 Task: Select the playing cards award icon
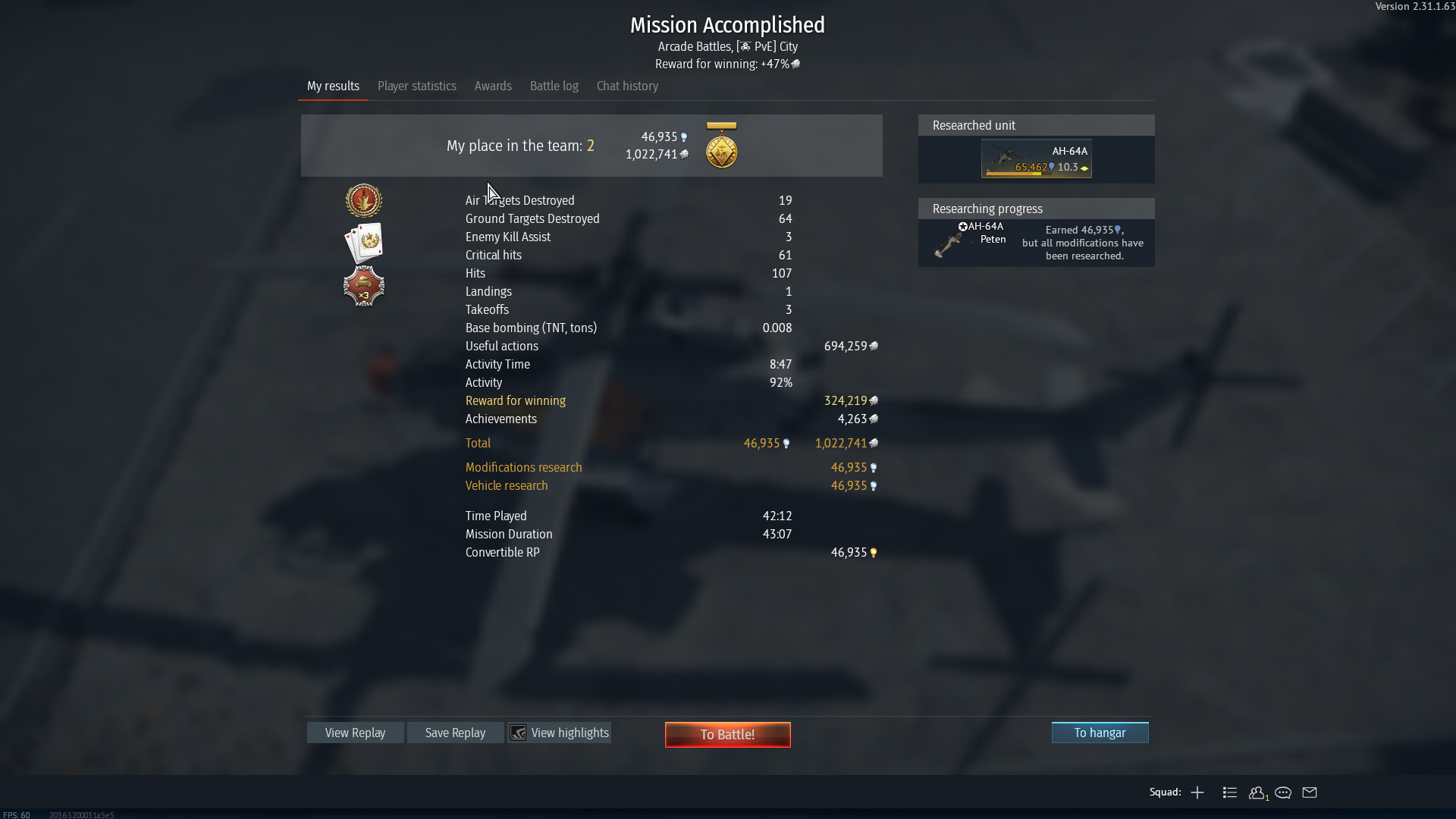(364, 243)
